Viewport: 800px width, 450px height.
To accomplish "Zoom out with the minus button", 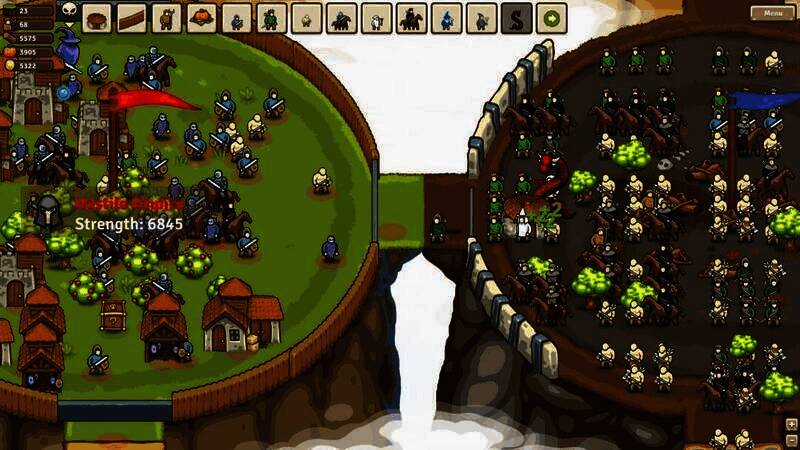I will [x=791, y=439].
